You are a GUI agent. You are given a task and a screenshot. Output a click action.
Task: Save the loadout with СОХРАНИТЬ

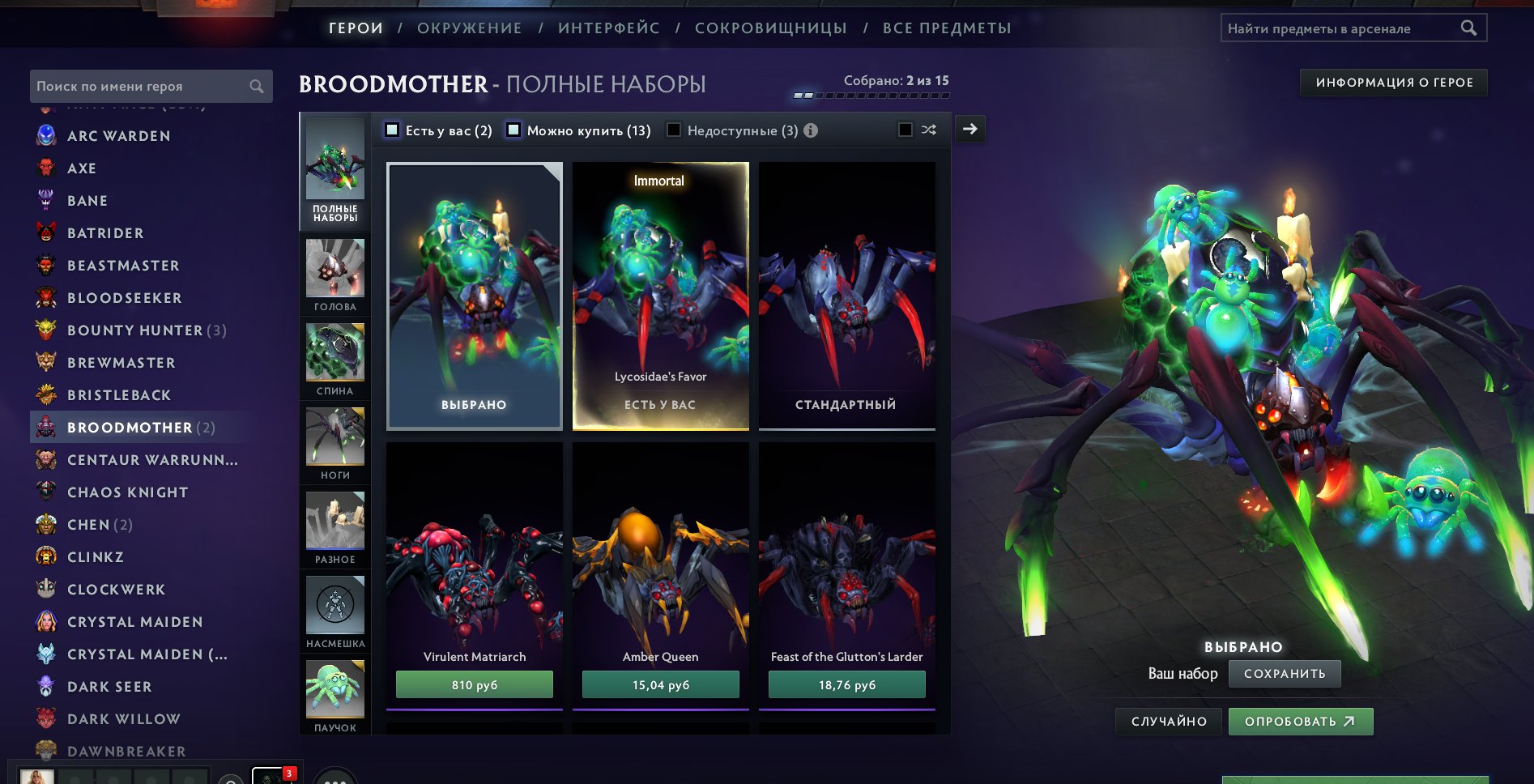(x=1285, y=674)
